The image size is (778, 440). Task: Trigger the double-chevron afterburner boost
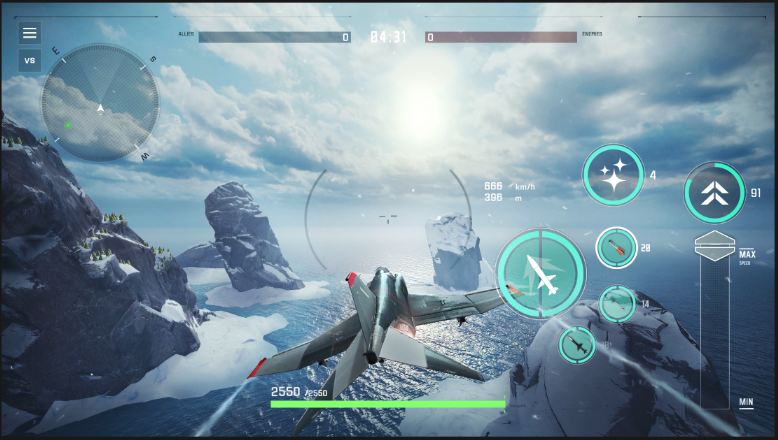[x=713, y=193]
